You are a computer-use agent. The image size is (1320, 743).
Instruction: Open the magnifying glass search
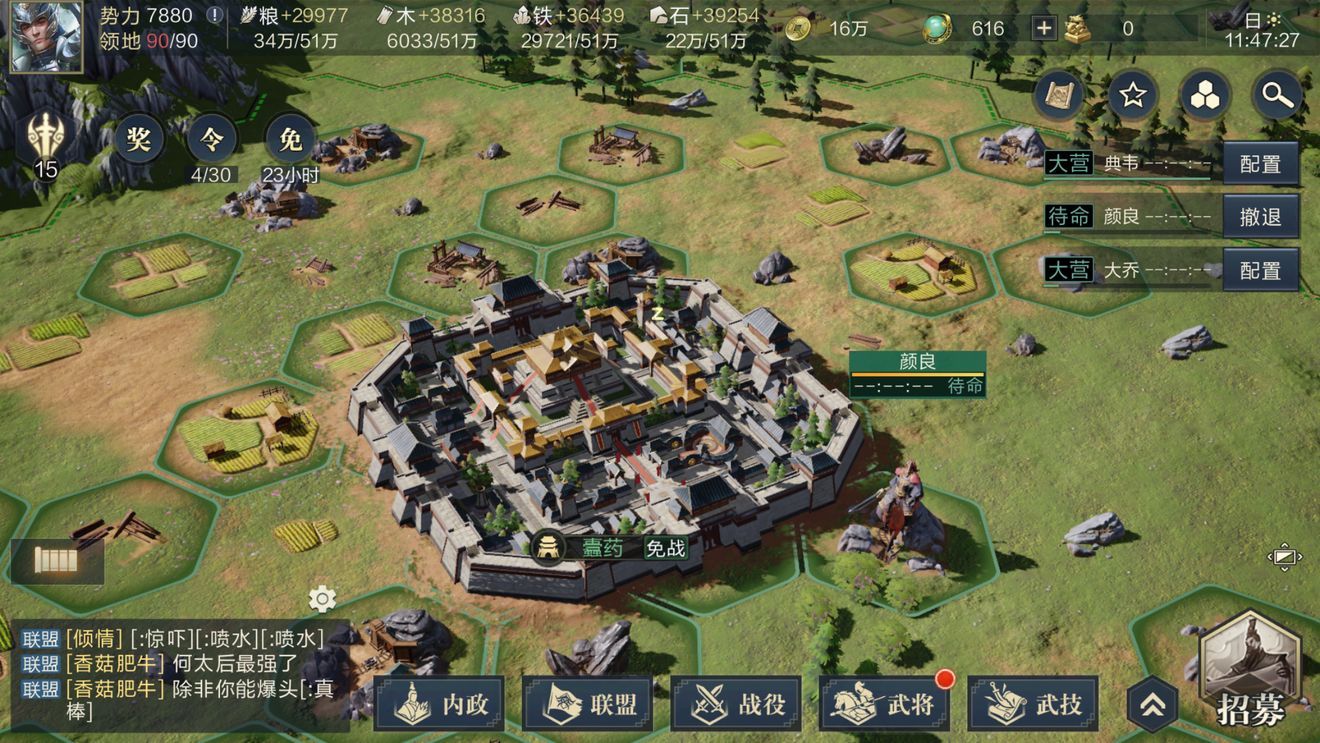click(x=1278, y=95)
